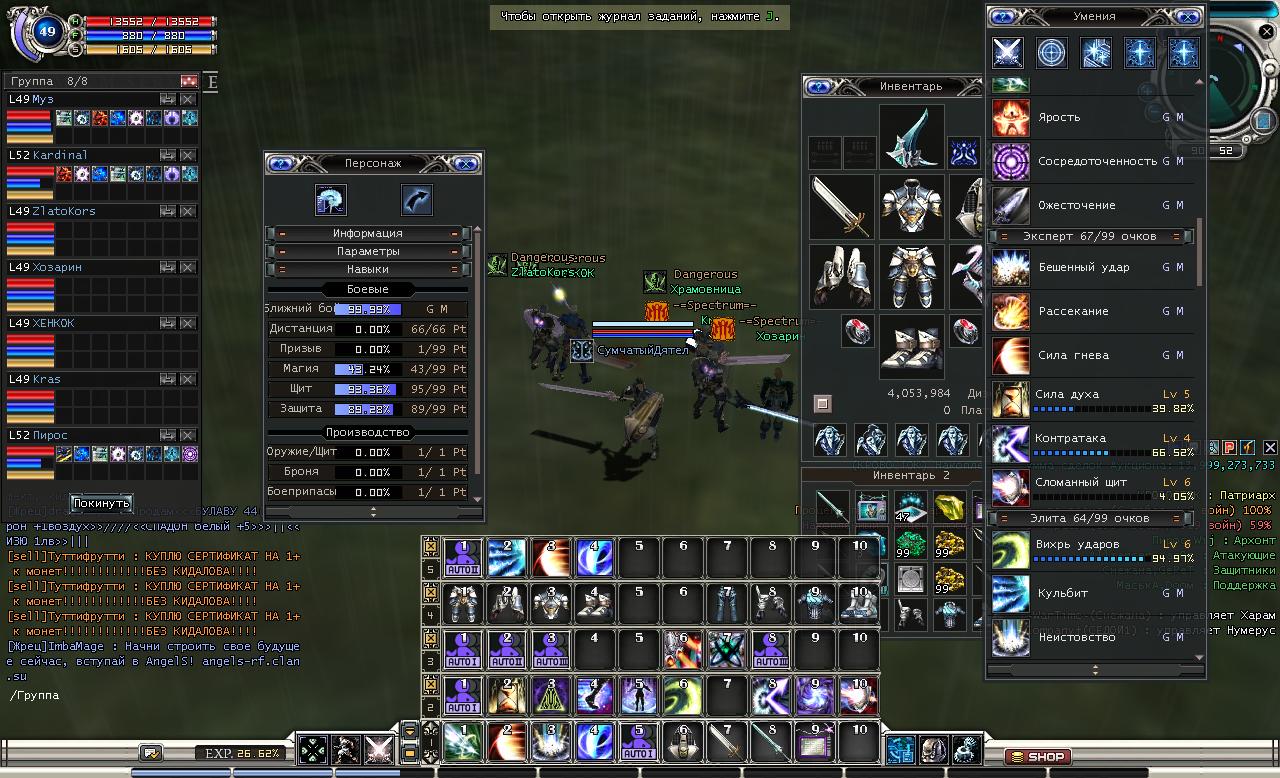Choose the Бешеный удар skill

(x=1010, y=268)
